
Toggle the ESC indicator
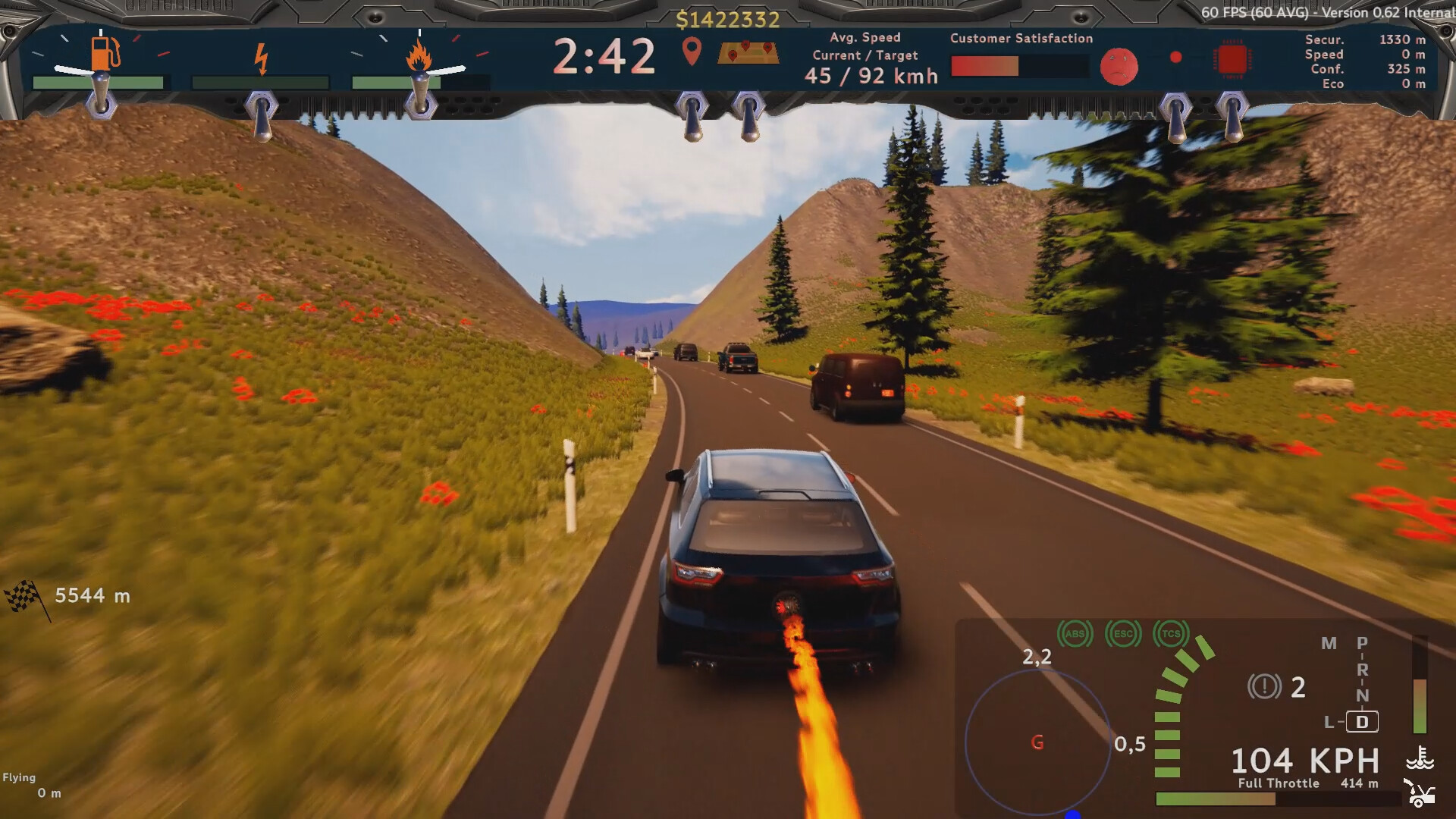pos(1123,634)
